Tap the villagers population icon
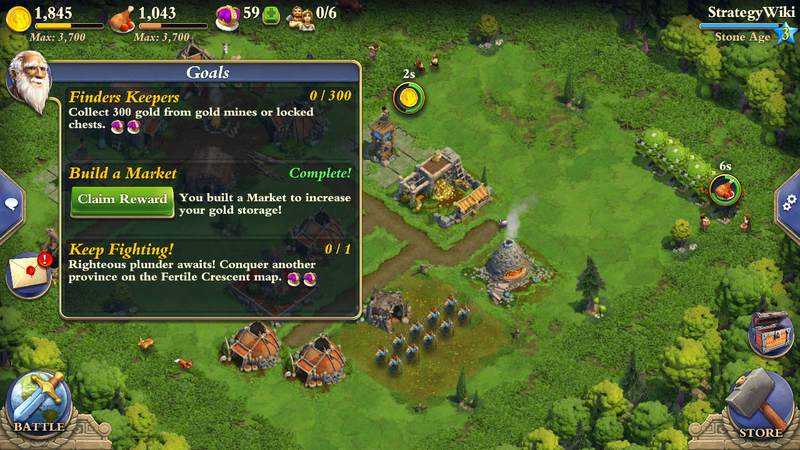The width and height of the screenshot is (800, 450). (x=301, y=16)
